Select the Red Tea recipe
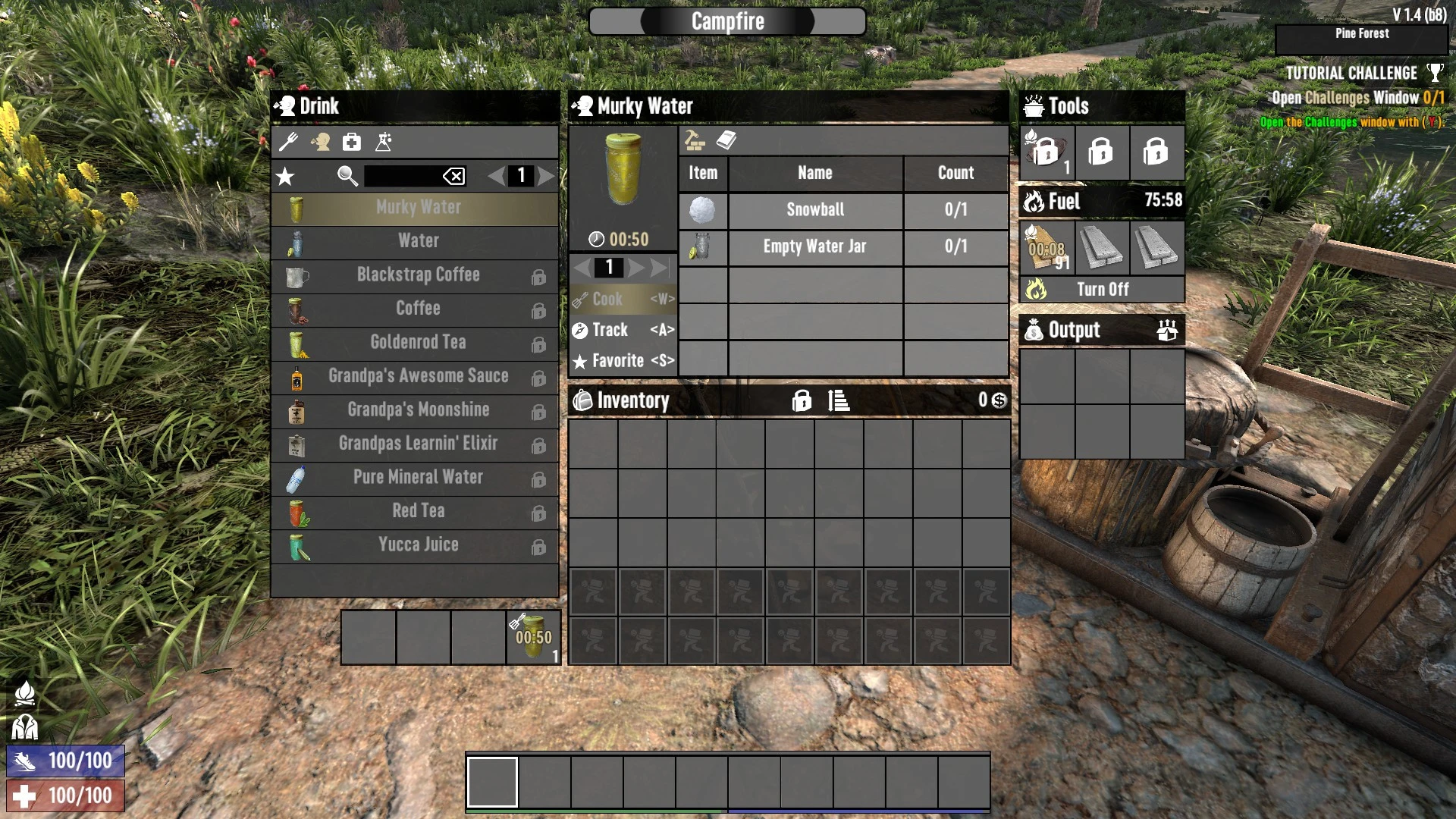Viewport: 1456px width, 819px height. click(417, 511)
